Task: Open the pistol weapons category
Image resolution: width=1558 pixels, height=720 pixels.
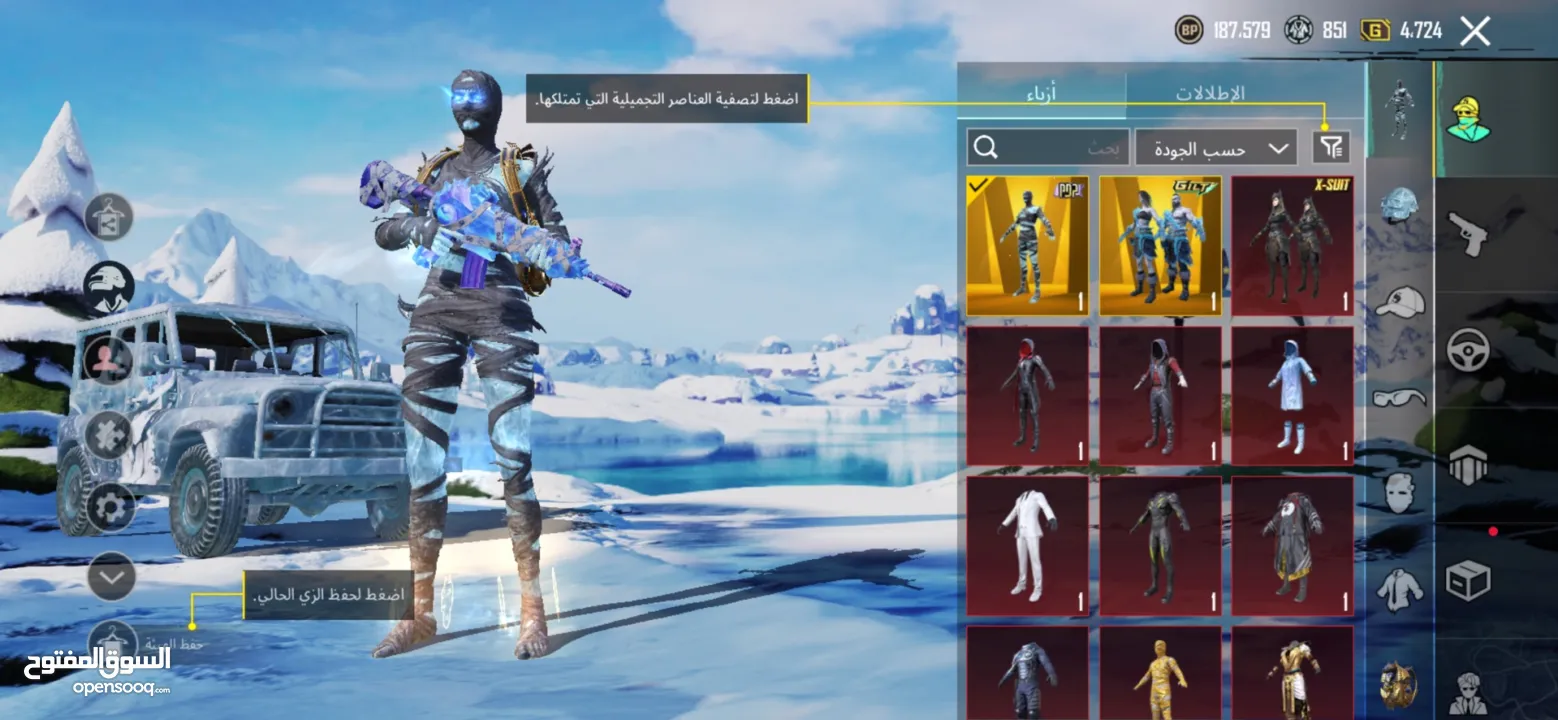Action: 1467,234
